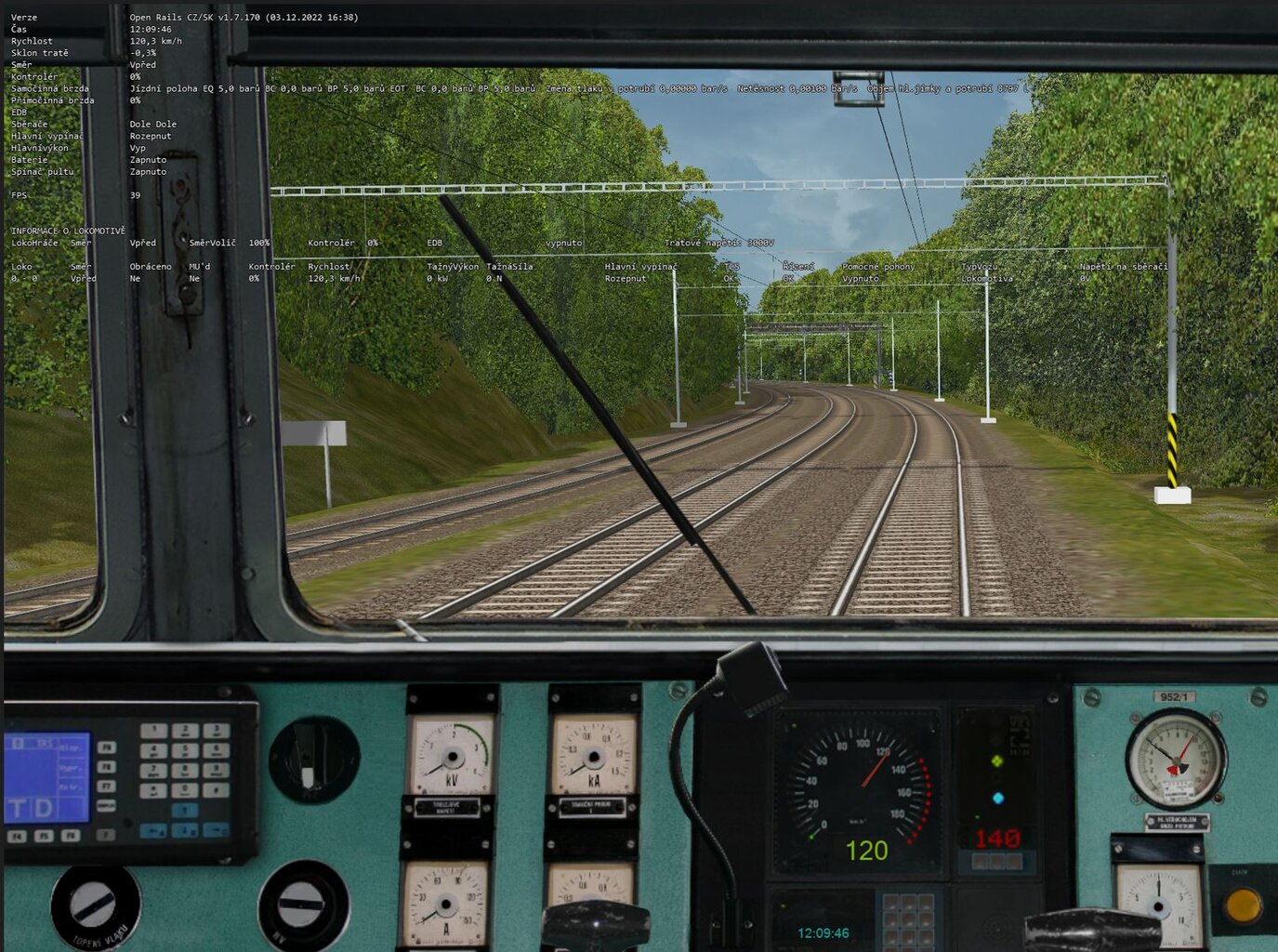Click the blue up-arrow keypad key
1278x952 pixels.
(x=185, y=811)
